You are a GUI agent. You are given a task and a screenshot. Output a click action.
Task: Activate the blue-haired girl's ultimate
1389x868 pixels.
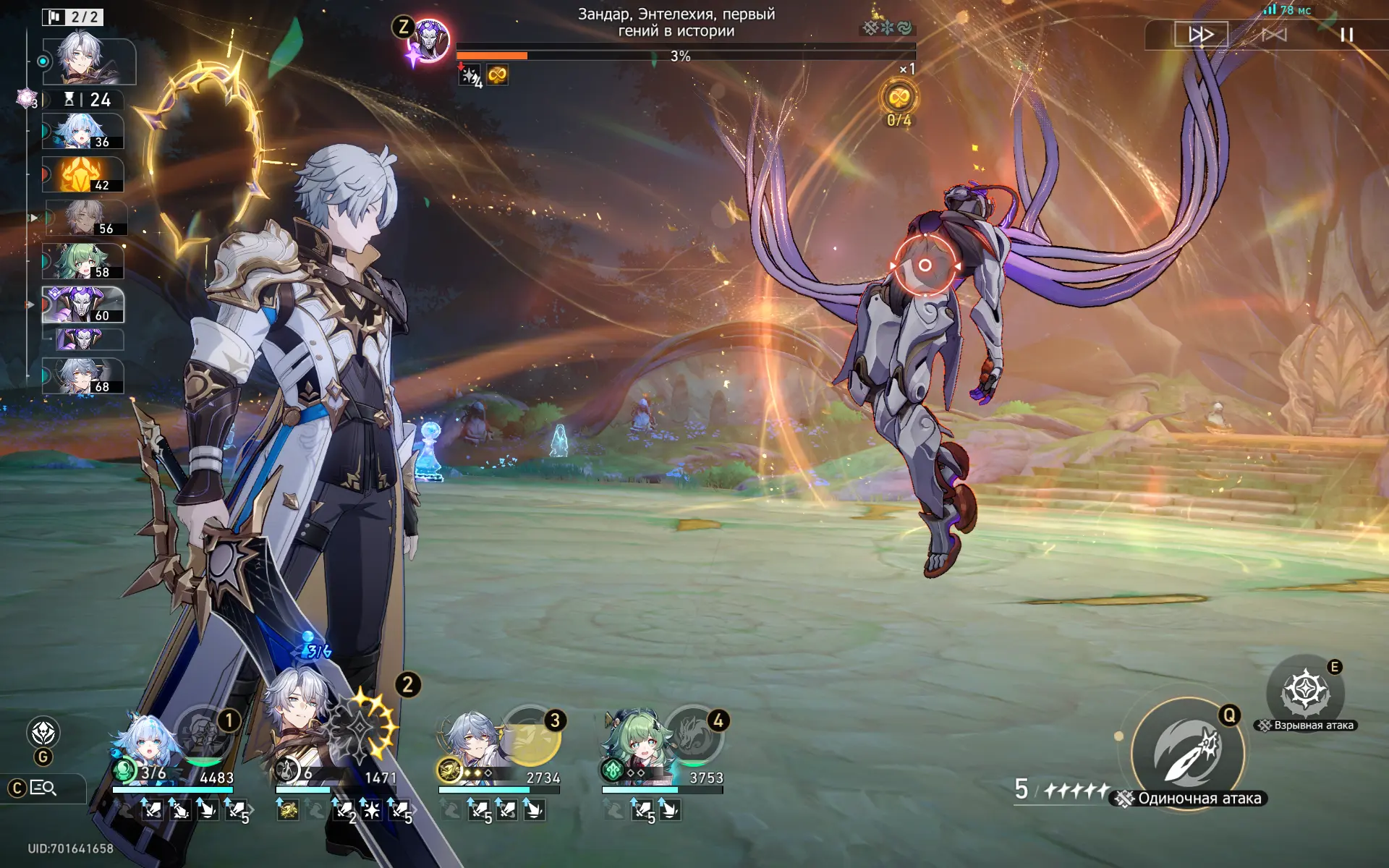204,735
